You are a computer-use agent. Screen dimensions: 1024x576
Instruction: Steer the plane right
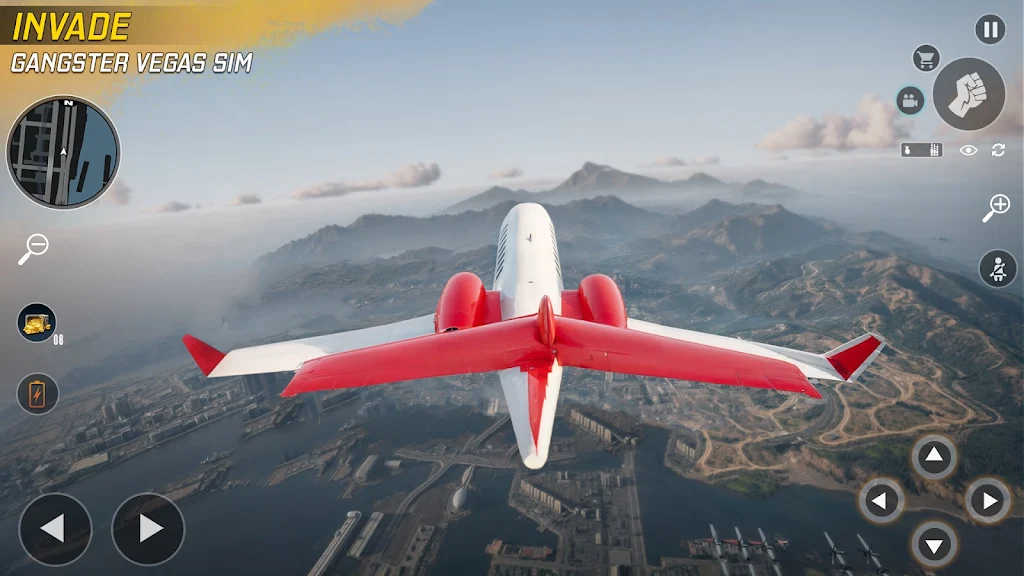pyautogui.click(x=148, y=529)
